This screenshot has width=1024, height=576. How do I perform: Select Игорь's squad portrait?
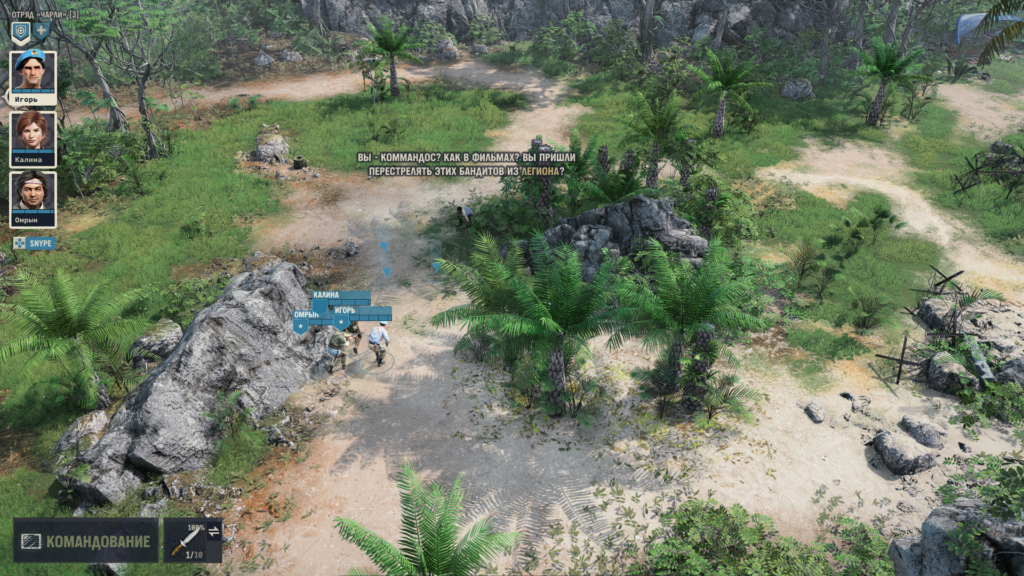point(33,73)
